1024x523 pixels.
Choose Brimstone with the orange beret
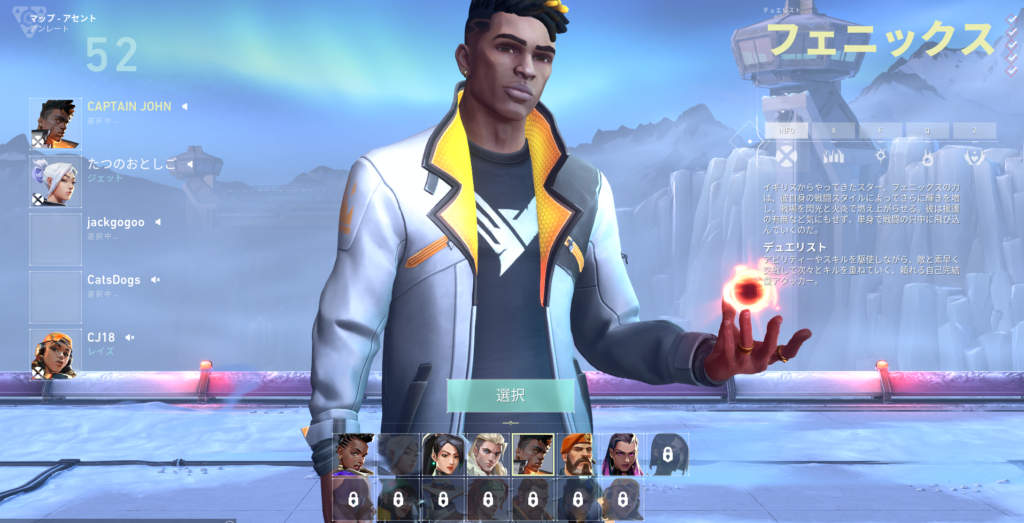(x=577, y=454)
